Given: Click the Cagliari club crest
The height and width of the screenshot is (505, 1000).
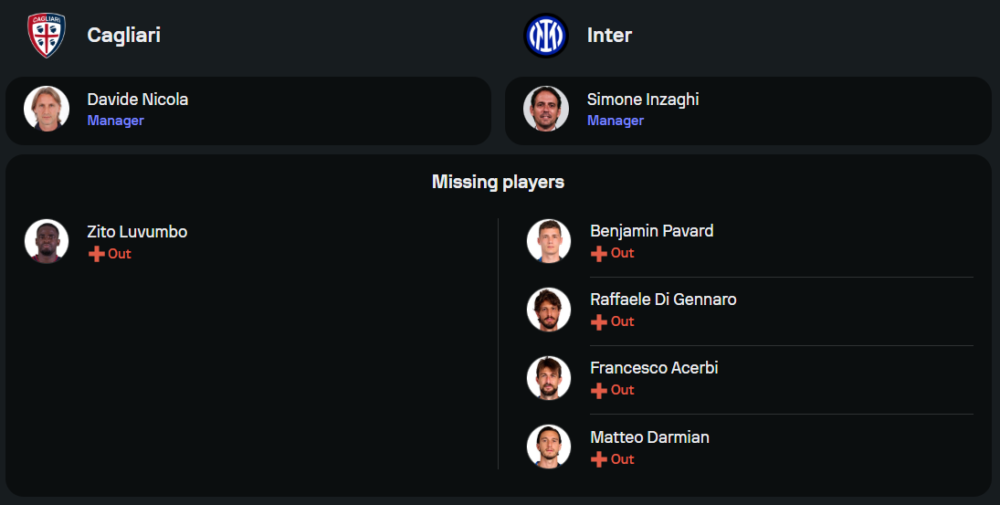Looking at the screenshot, I should (x=46, y=35).
